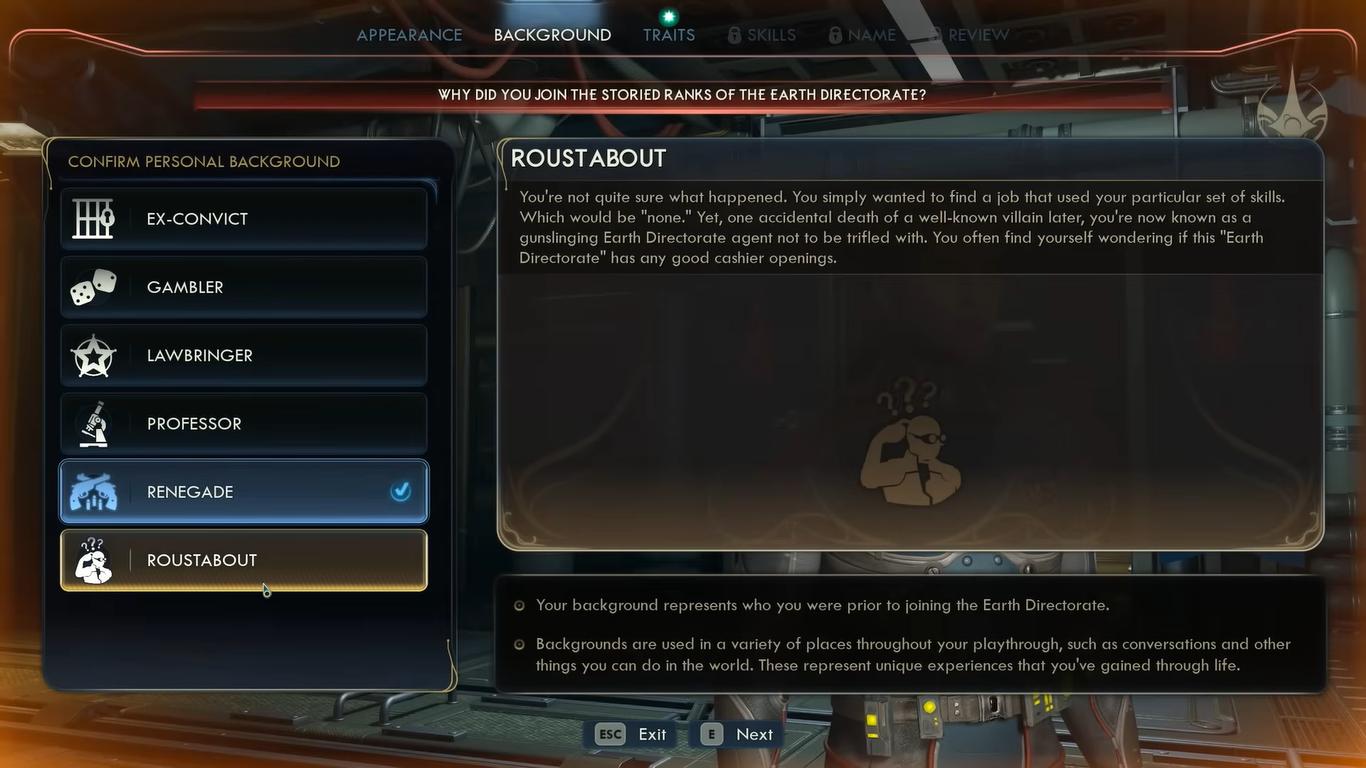1366x768 pixels.
Task: Open the Background tab
Action: (x=552, y=35)
